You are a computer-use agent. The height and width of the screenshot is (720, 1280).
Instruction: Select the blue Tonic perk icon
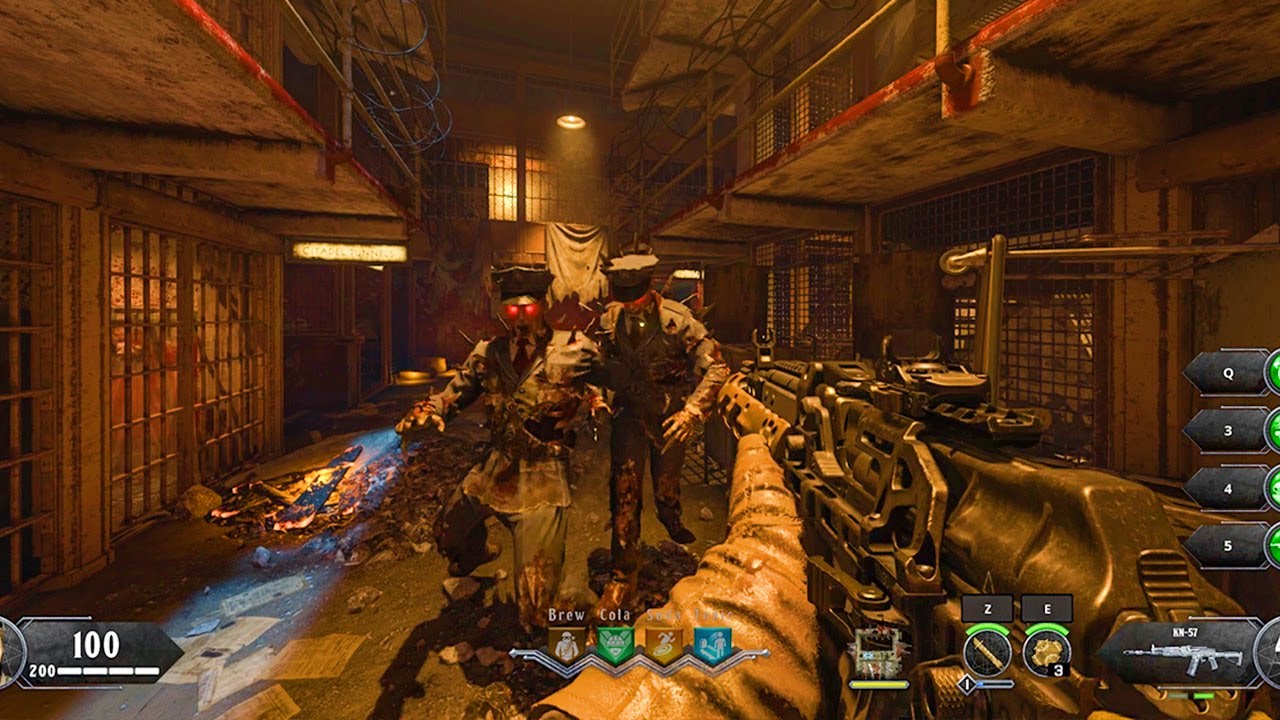[x=712, y=646]
